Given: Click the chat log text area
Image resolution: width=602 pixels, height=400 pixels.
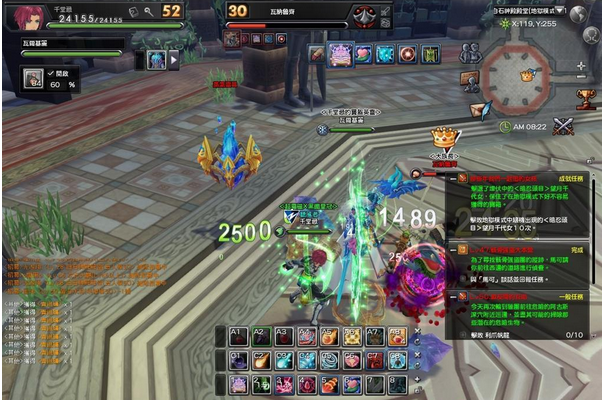Looking at the screenshot, I should [50, 290].
